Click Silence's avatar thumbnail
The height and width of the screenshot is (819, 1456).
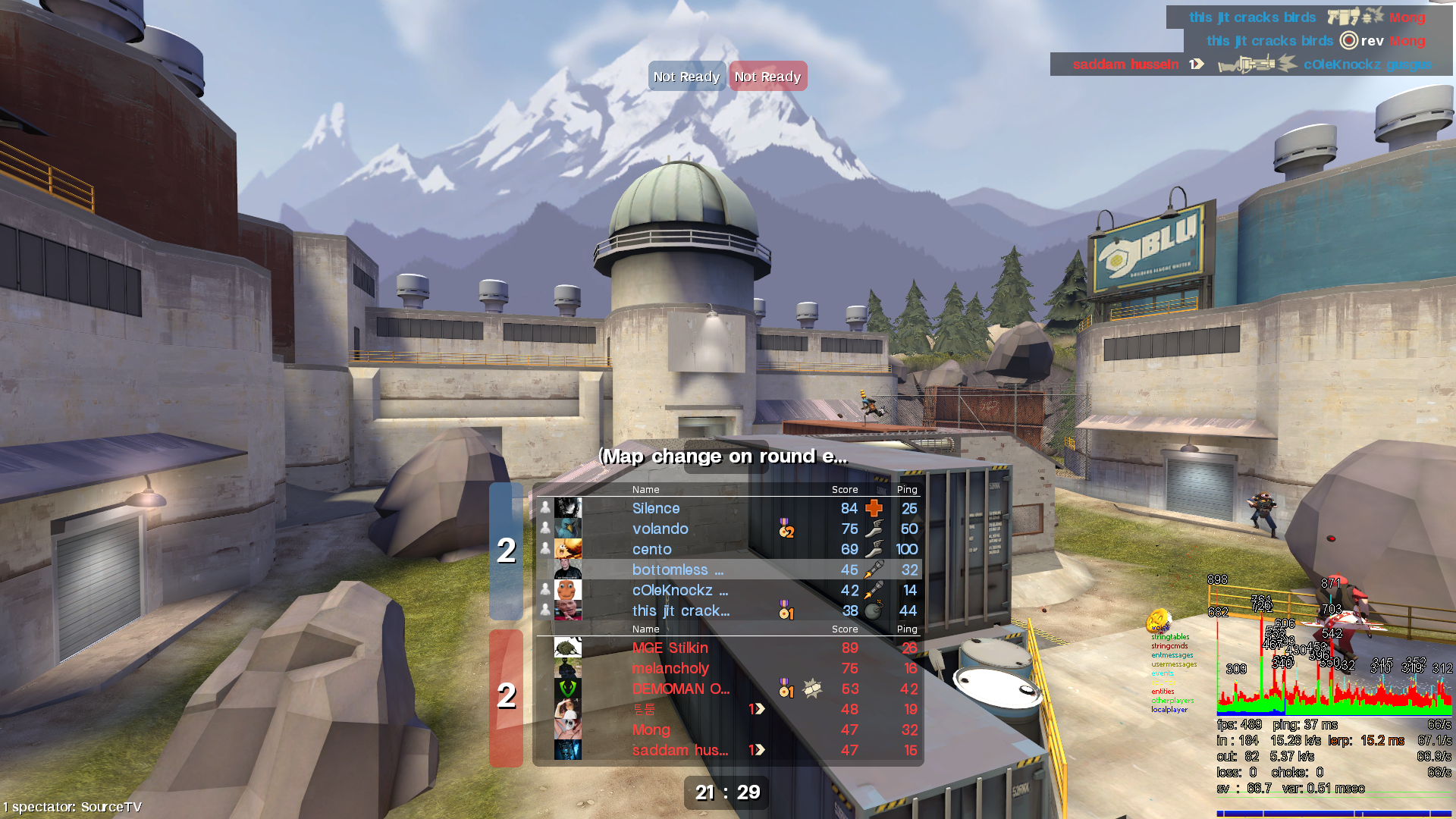(x=568, y=508)
